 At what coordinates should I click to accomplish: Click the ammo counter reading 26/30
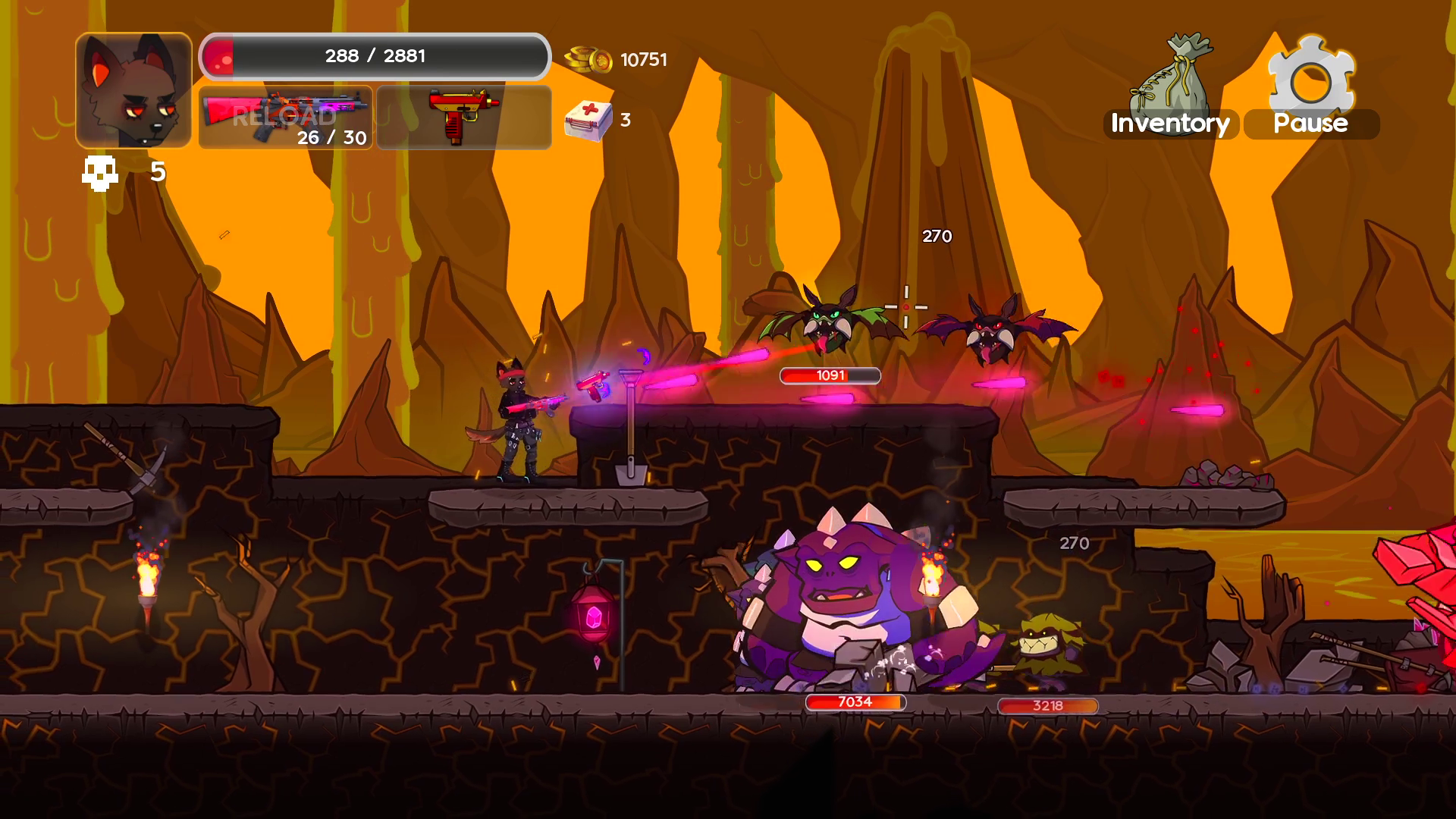pyautogui.click(x=331, y=139)
